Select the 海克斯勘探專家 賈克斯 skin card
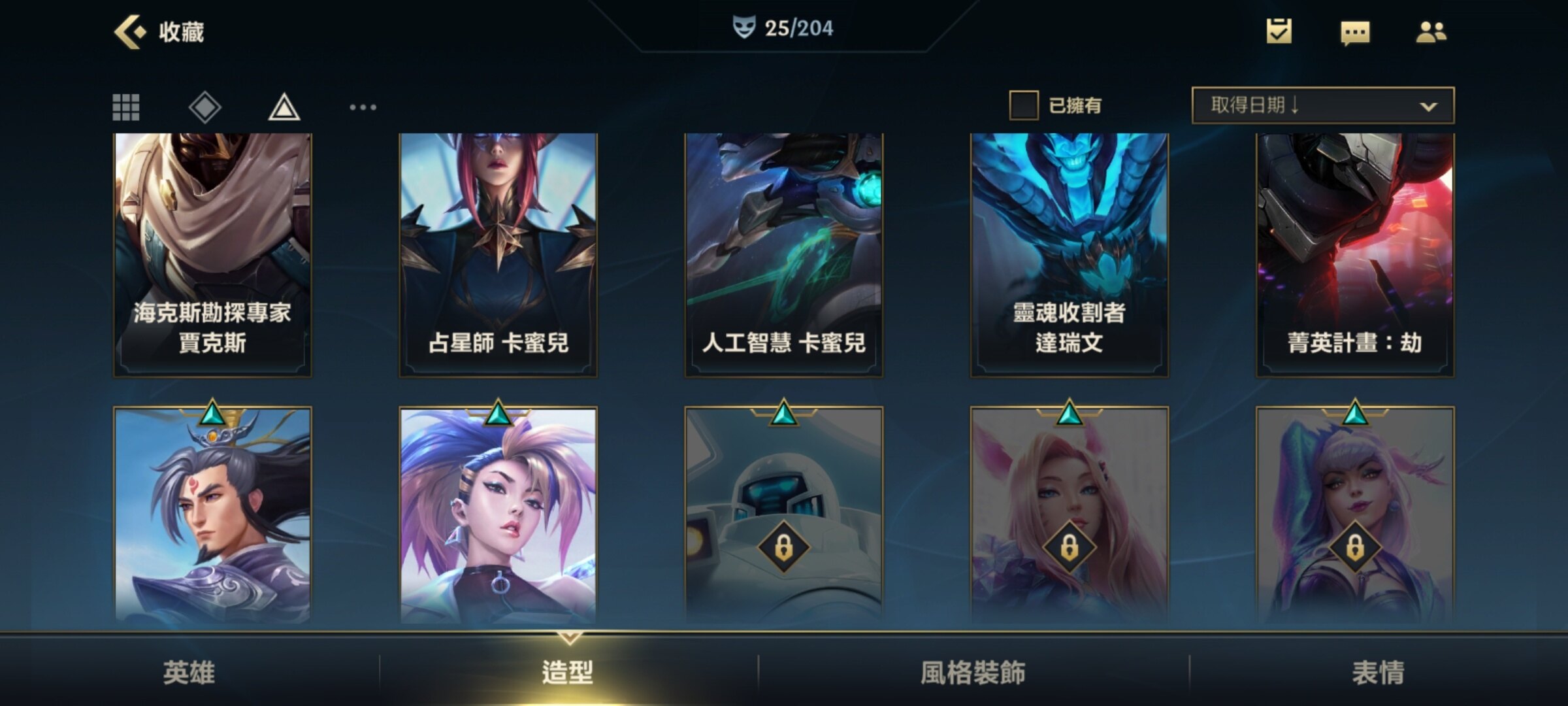1568x706 pixels. pos(212,255)
